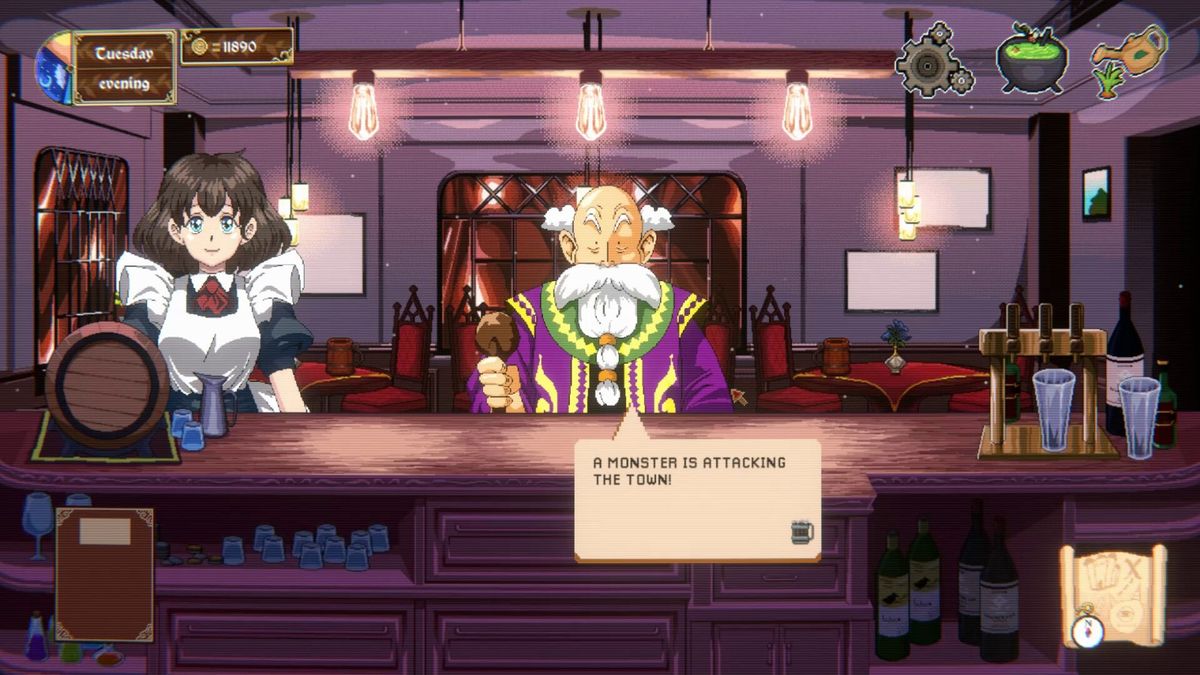The width and height of the screenshot is (1200, 675).
Task: Open the brown menu book
Action: pyautogui.click(x=104, y=573)
